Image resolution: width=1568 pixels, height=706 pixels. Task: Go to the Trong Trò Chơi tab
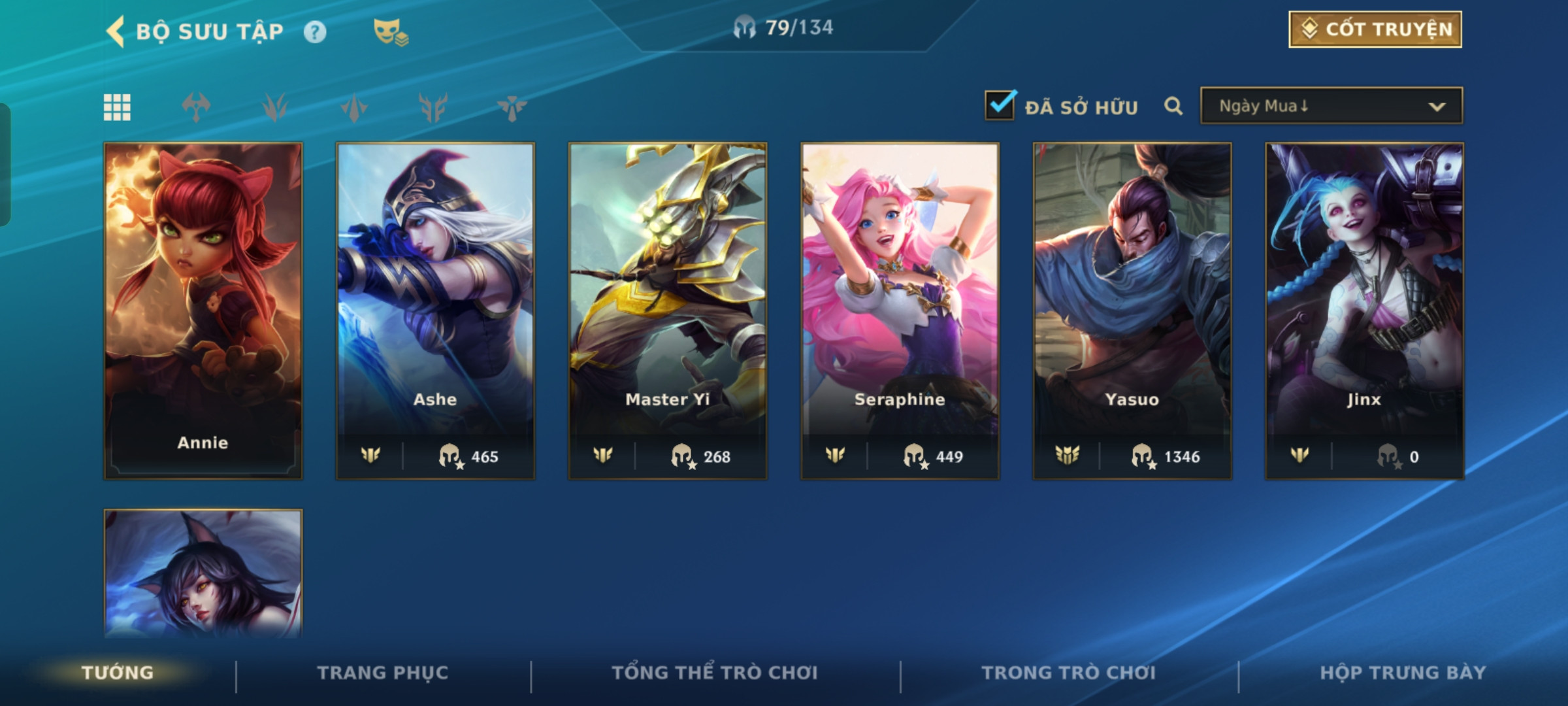pos(1069,673)
